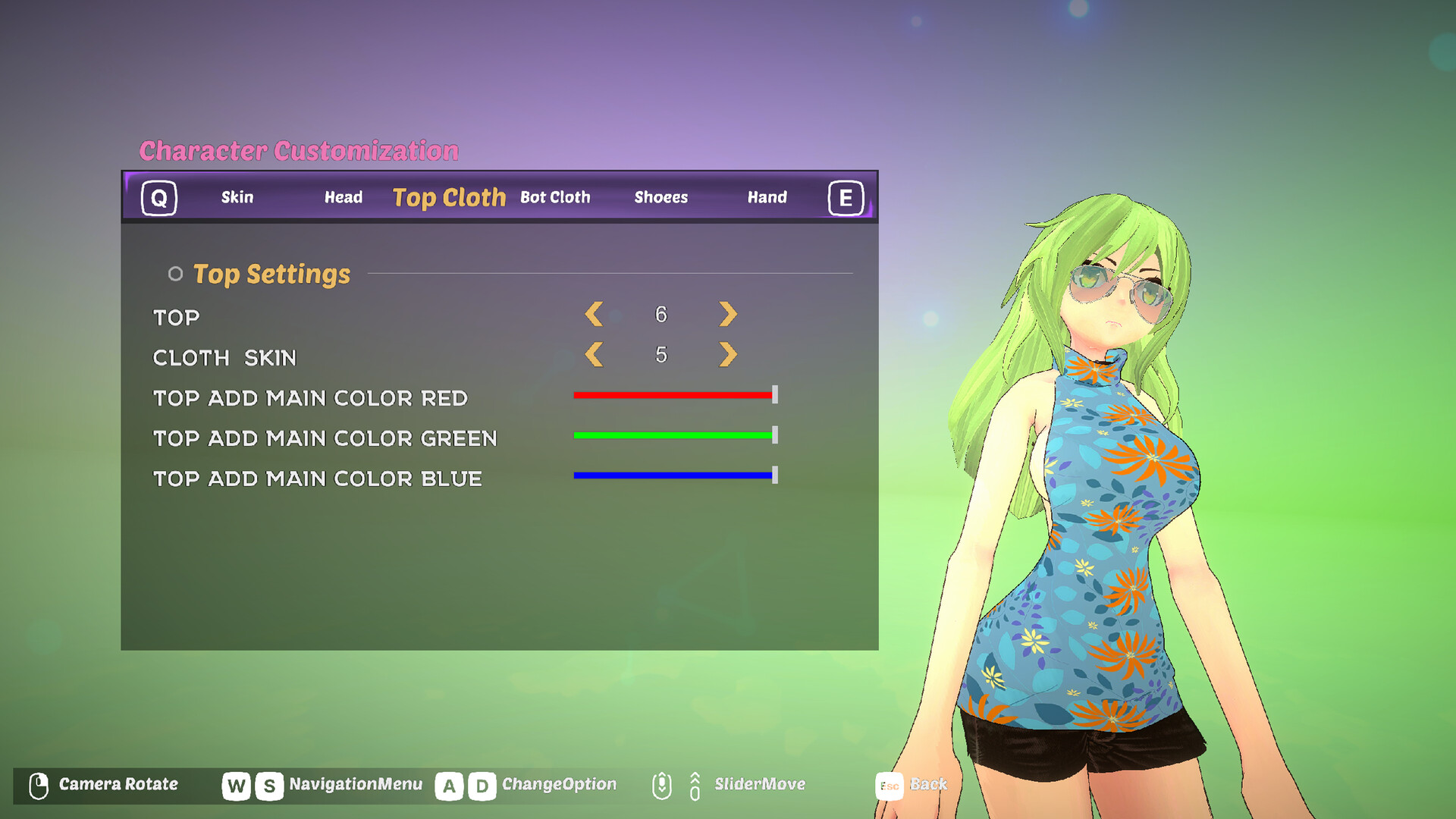Click the CLOTH SKIN value showing 5
1456x819 pixels.
click(661, 353)
